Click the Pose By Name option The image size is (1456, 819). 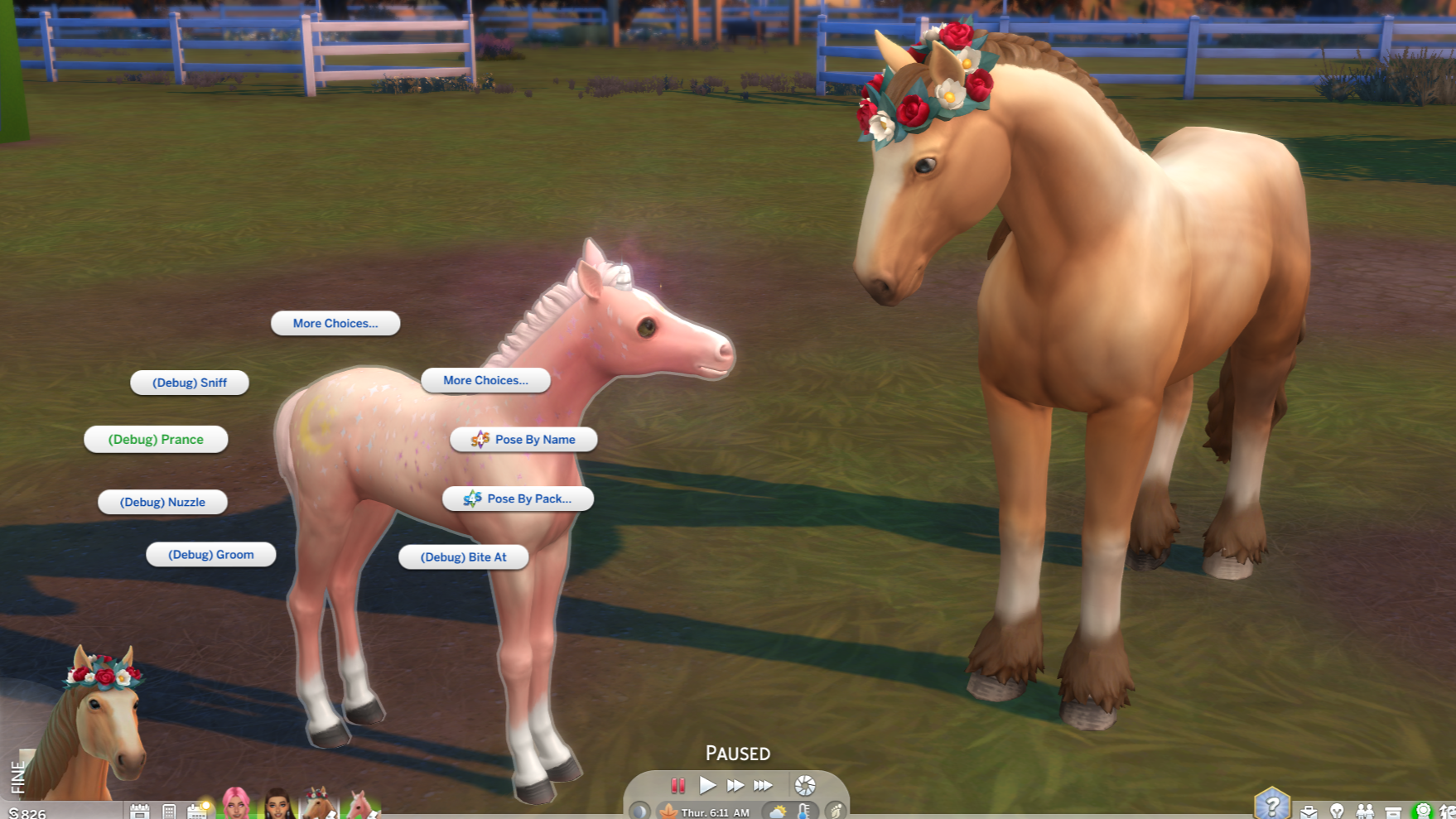pos(522,439)
